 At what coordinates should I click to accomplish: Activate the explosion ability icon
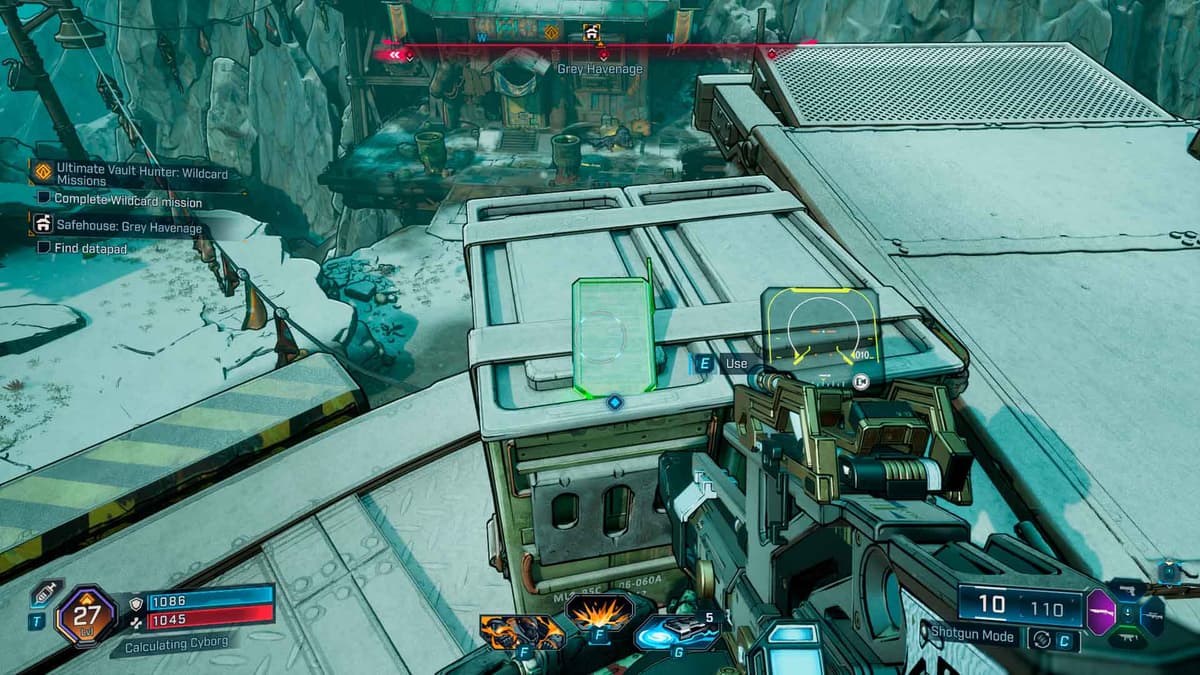(x=599, y=611)
